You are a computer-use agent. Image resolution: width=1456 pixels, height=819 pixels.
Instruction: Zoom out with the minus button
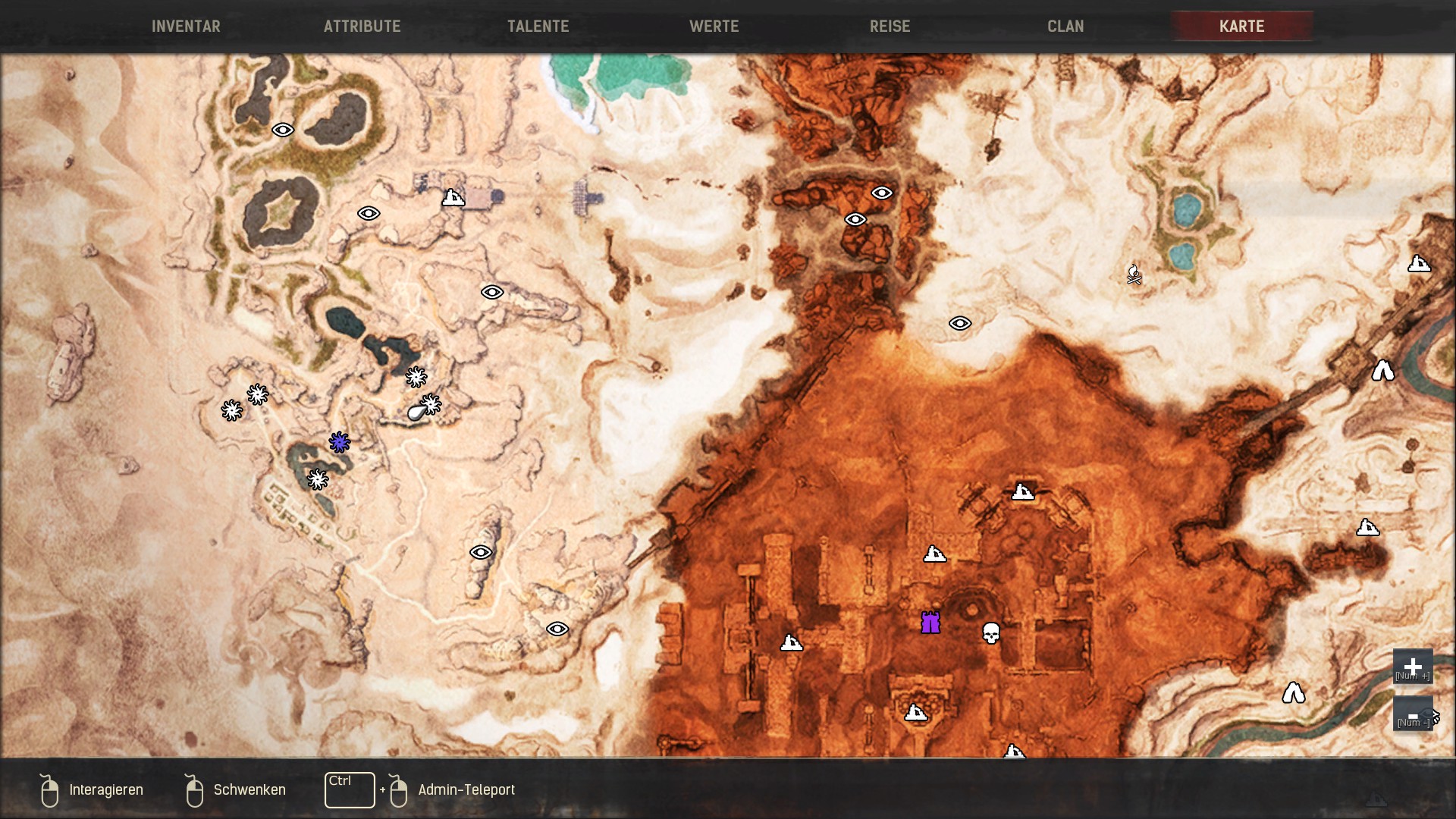[x=1412, y=714]
